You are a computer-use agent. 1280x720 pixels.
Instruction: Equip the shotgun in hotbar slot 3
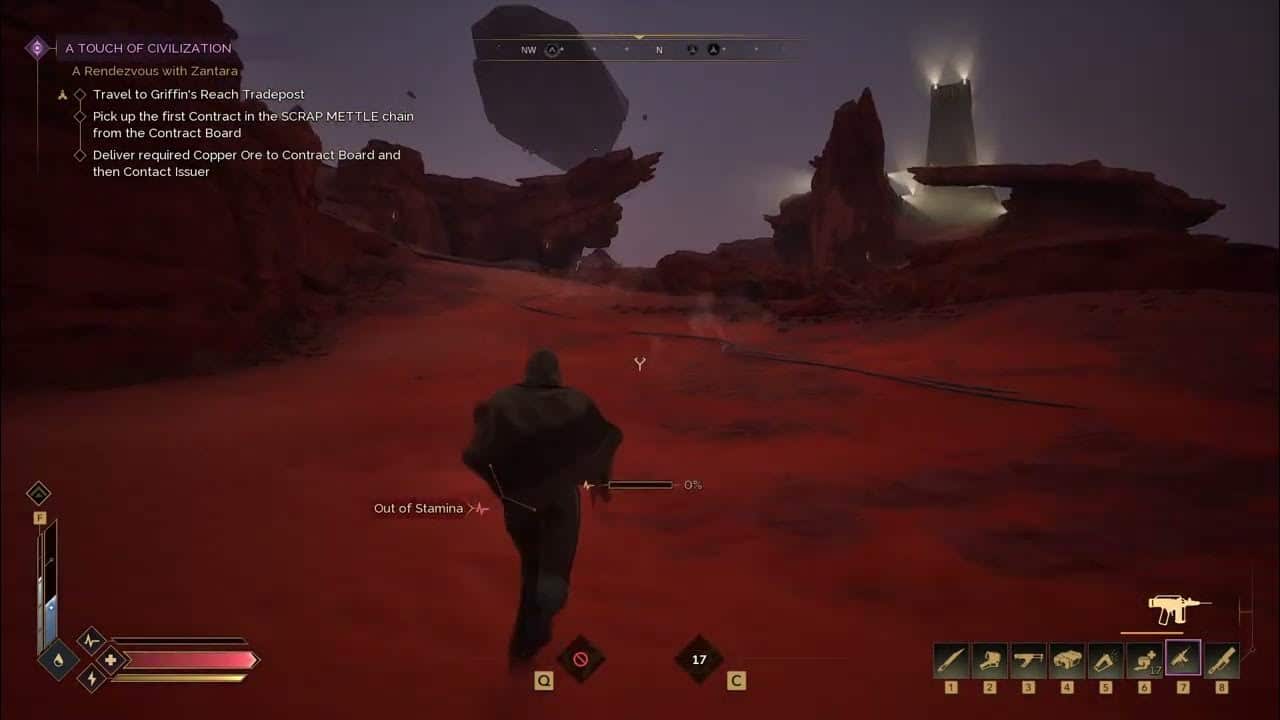[x=1028, y=657]
